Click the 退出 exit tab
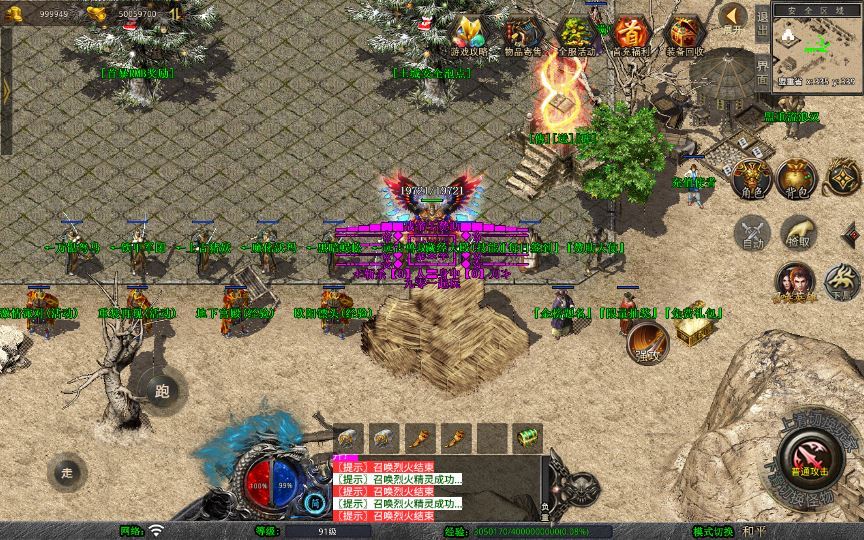Image resolution: width=864 pixels, height=540 pixels. pos(762,22)
